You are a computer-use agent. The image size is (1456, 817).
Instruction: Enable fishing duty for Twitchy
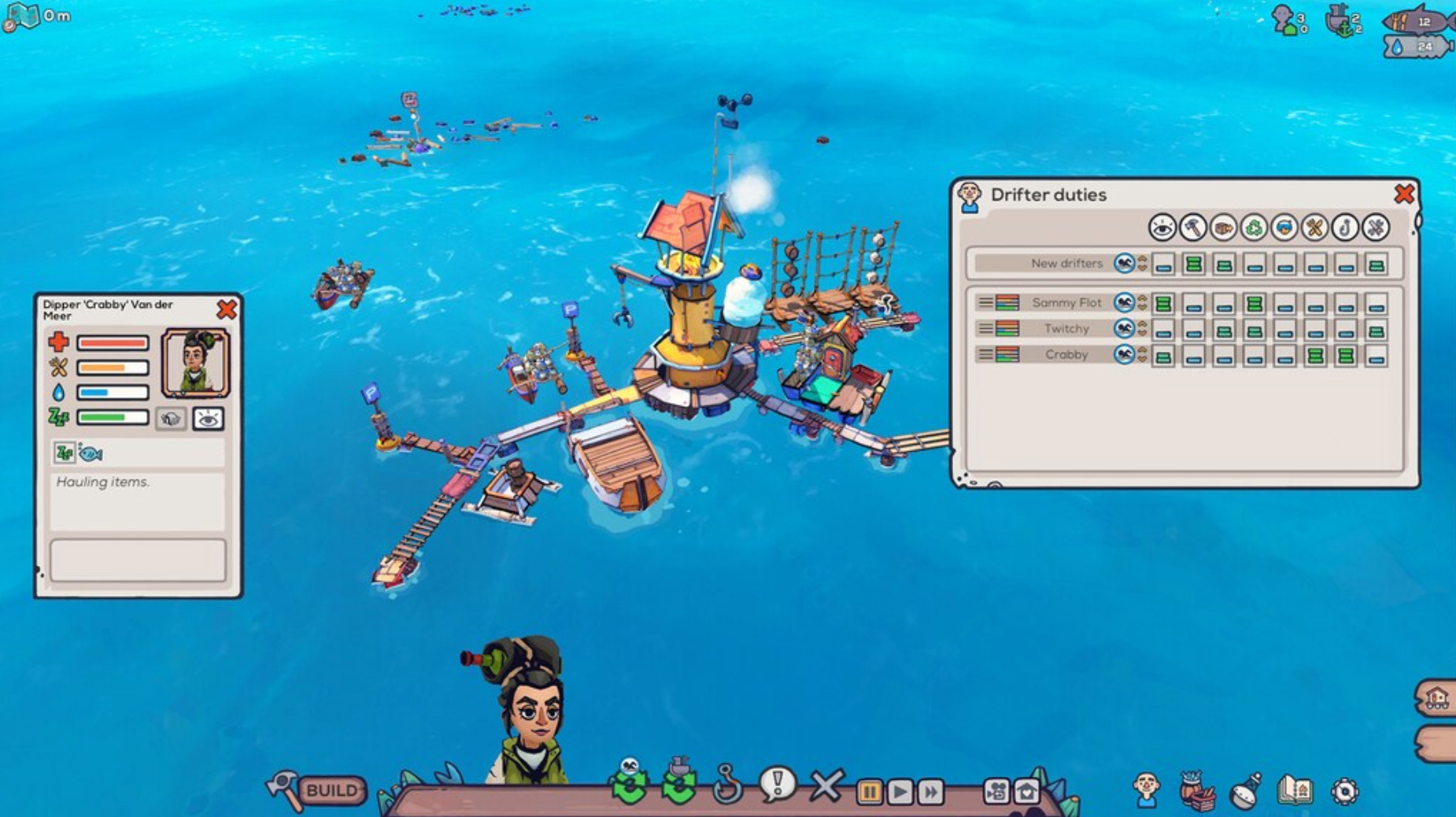point(1346,328)
